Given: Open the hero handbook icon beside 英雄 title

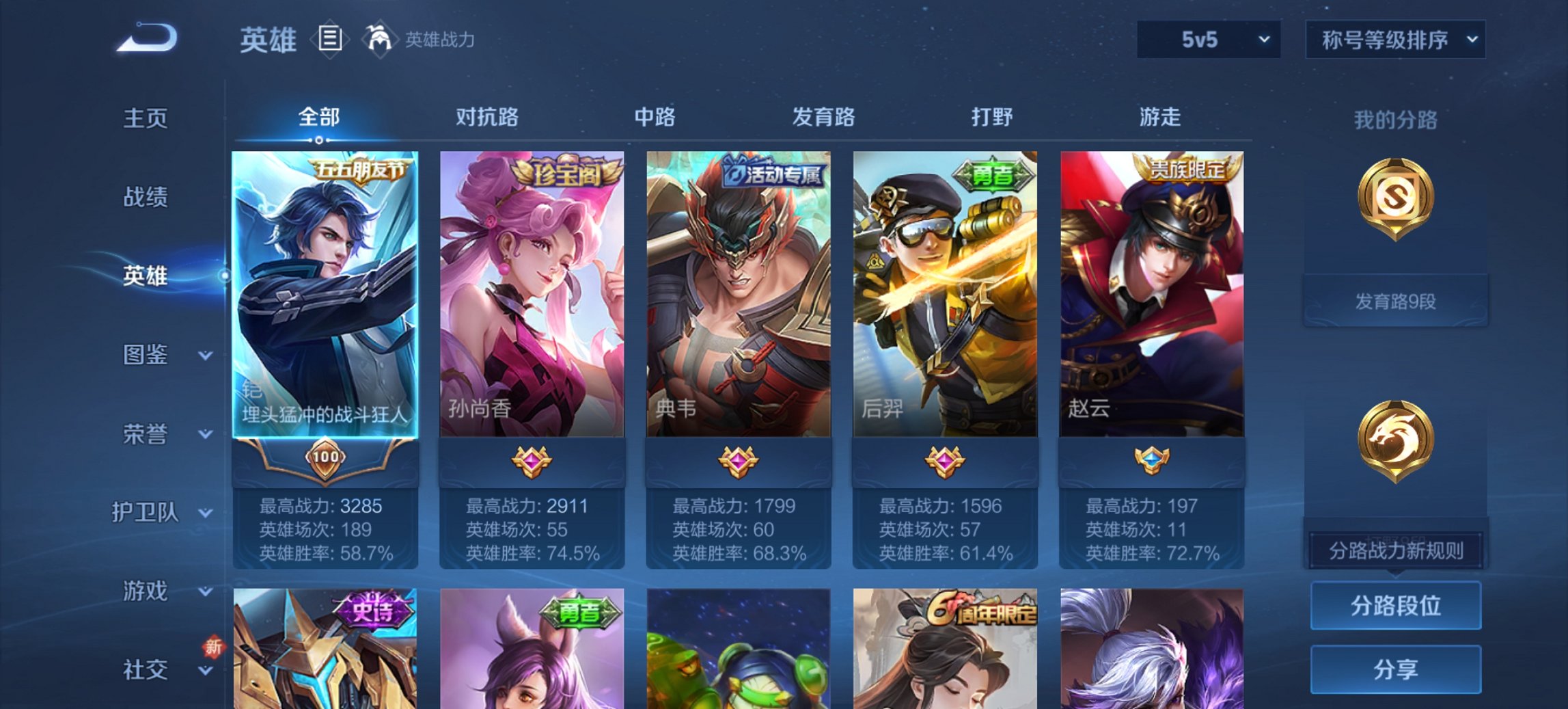Looking at the screenshot, I should [x=331, y=40].
